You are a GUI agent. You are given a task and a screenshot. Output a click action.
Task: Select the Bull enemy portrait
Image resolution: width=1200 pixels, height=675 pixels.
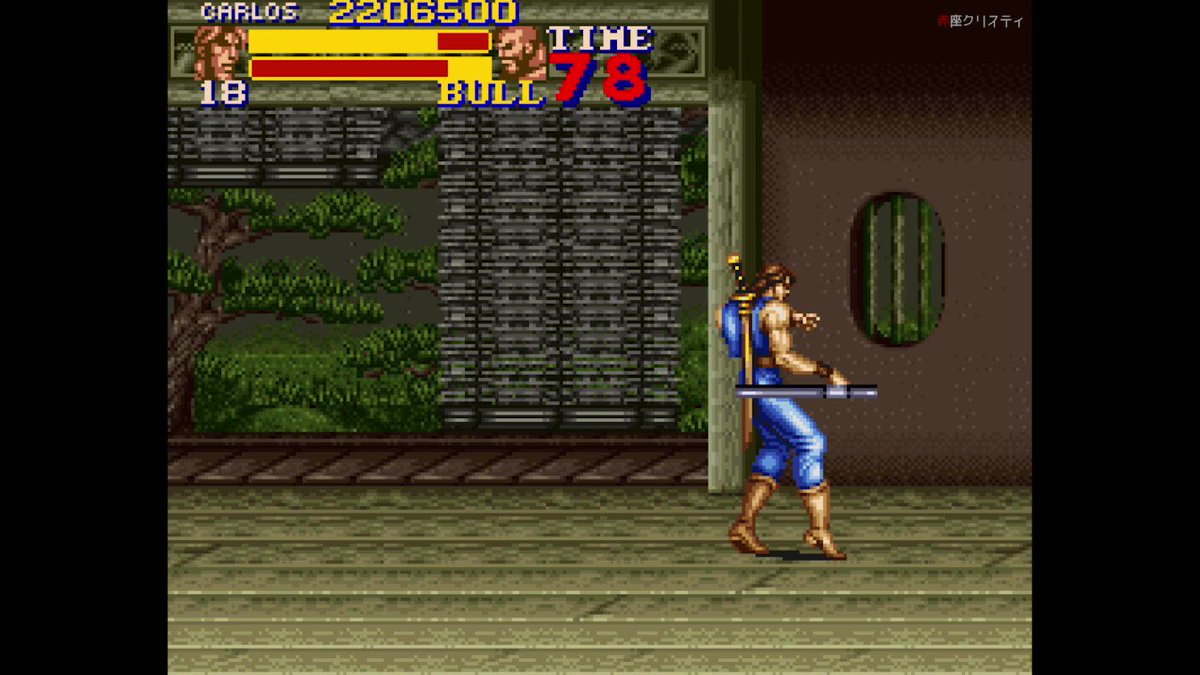tap(520, 53)
